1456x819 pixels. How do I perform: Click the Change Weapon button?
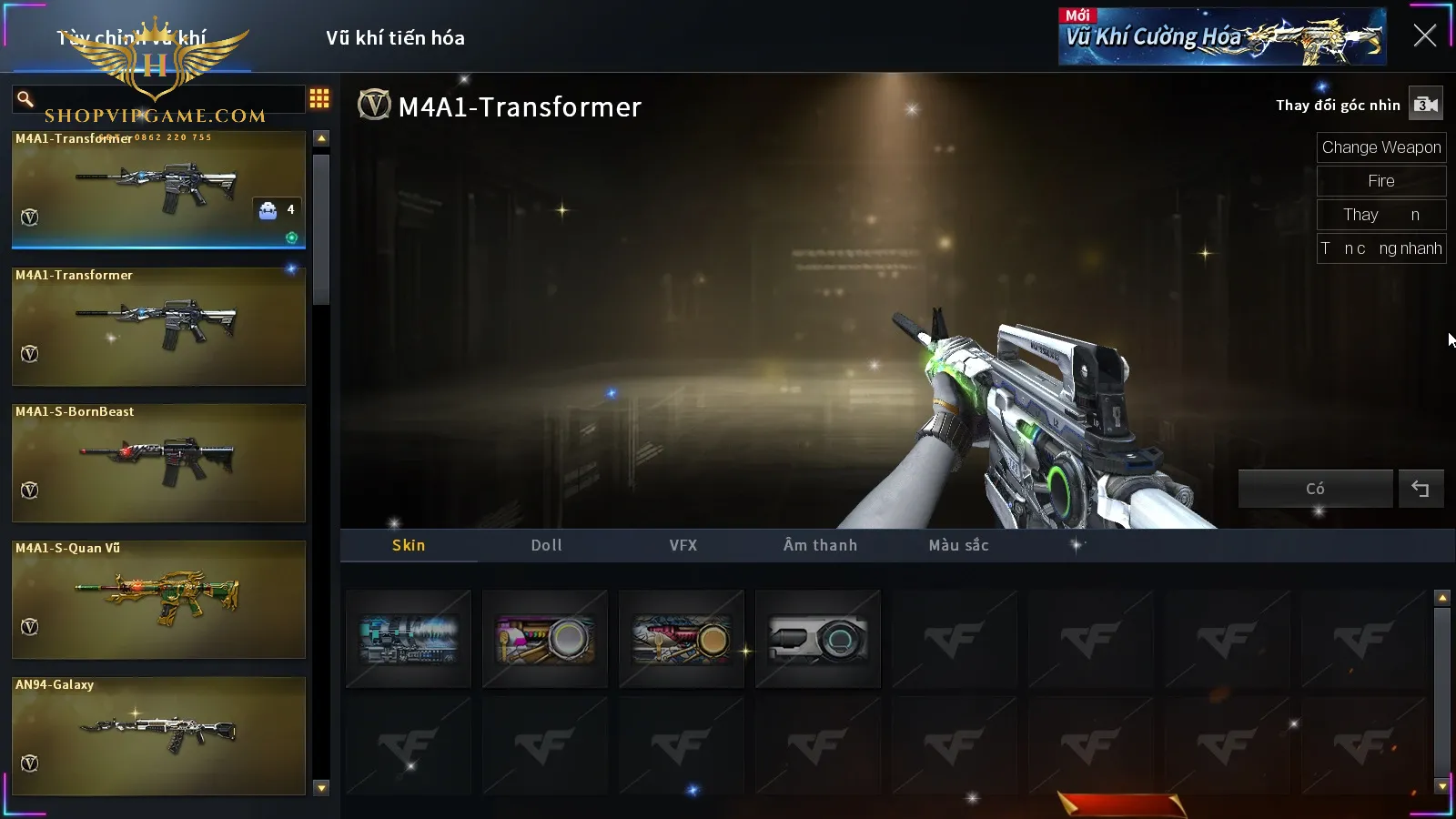click(x=1380, y=147)
